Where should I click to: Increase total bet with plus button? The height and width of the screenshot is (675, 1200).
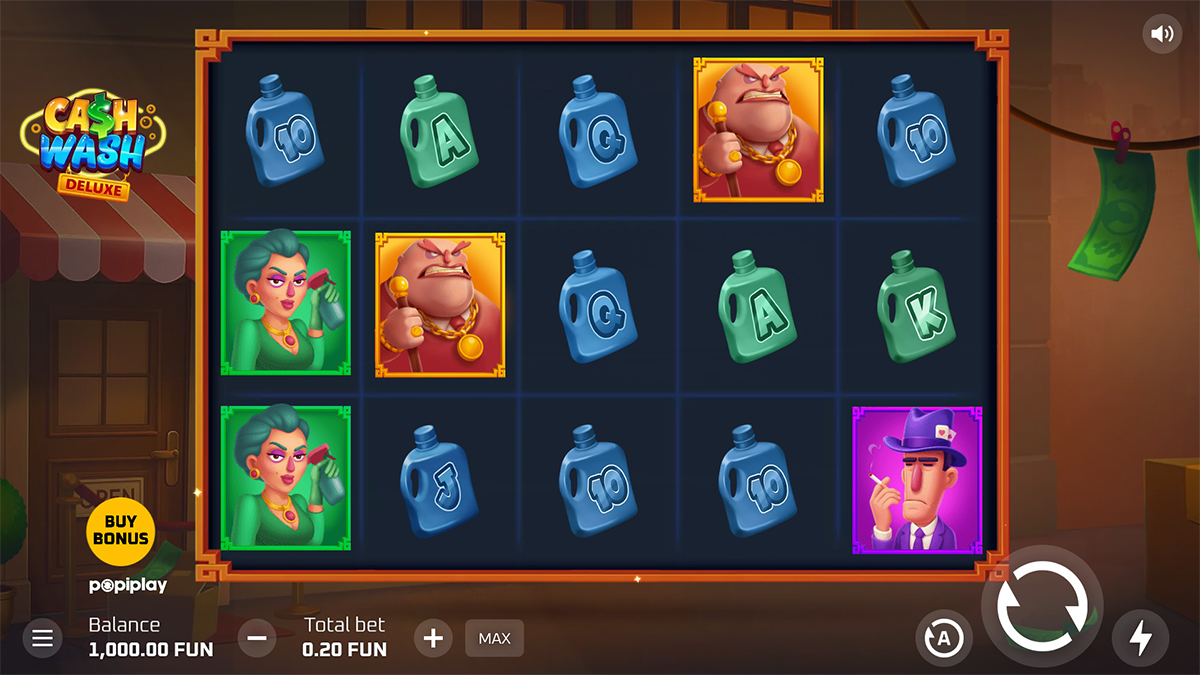click(433, 638)
